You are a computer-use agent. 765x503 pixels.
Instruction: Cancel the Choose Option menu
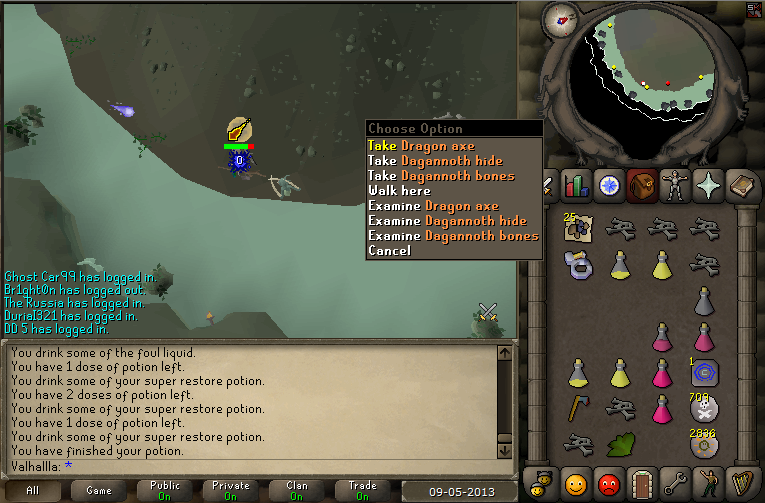pos(389,251)
